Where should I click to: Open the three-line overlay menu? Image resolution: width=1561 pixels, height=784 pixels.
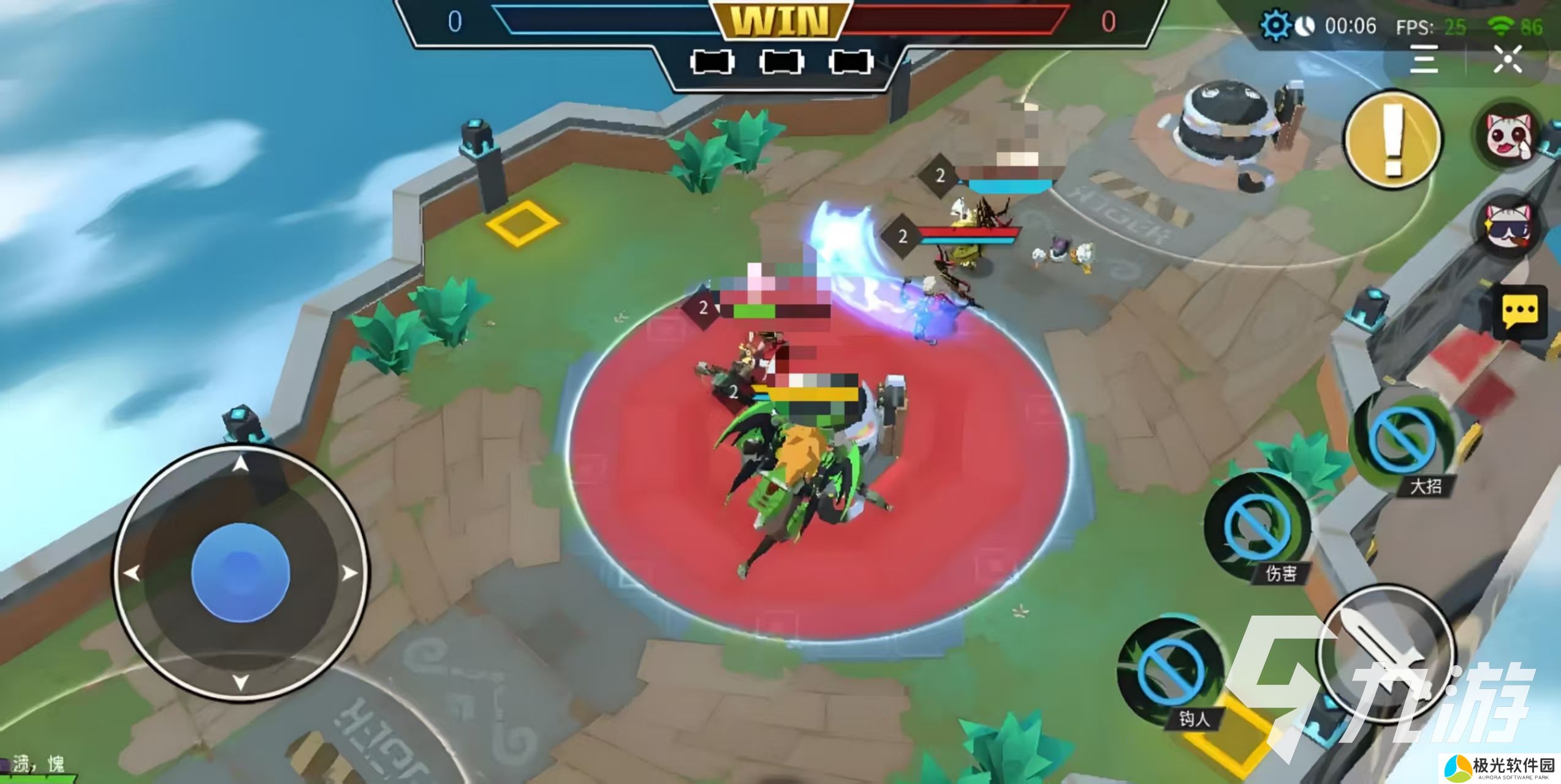pyautogui.click(x=1423, y=59)
